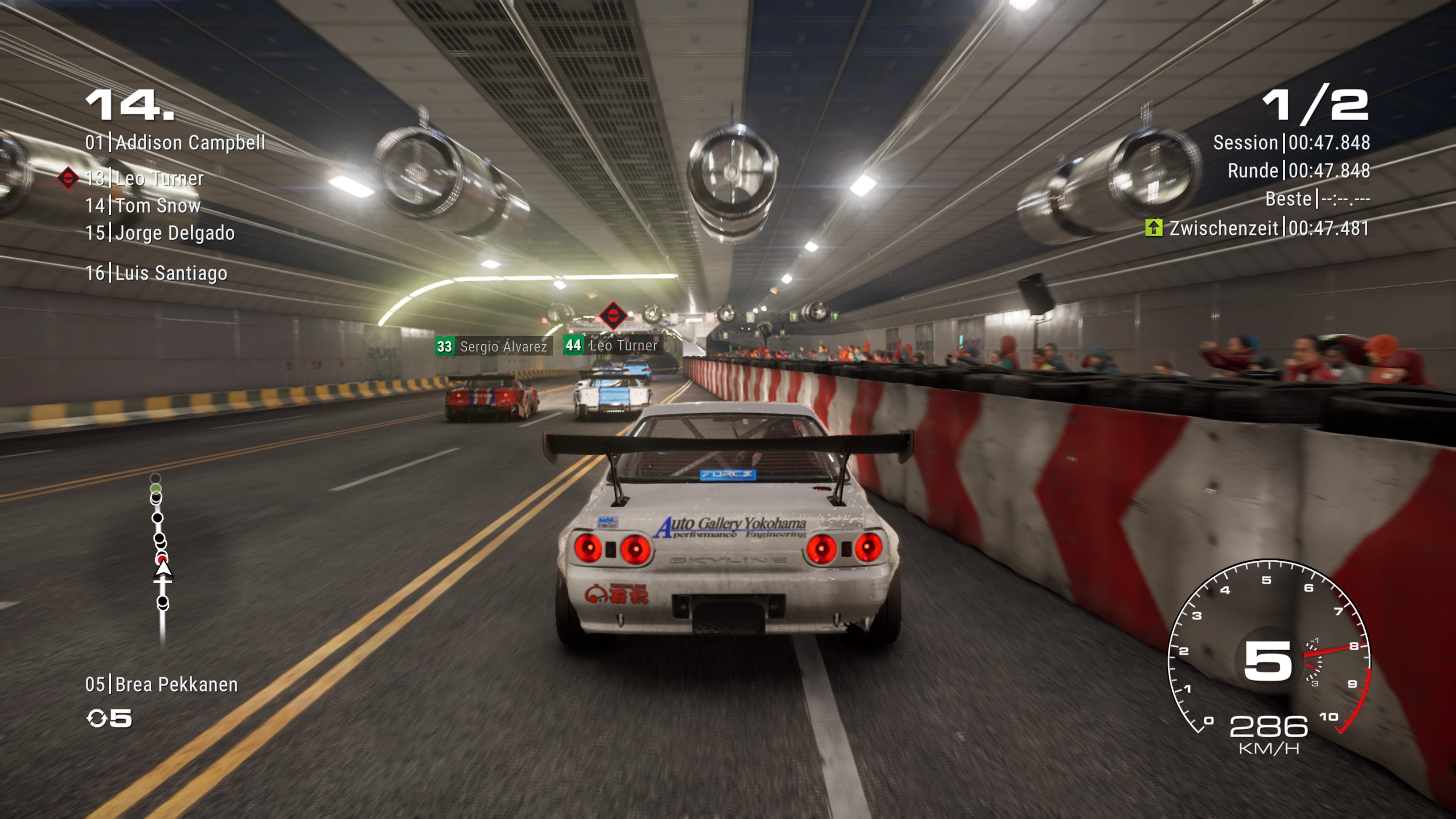Select the Leo Turner 44 nameplate
Viewport: 1456px width, 819px height.
[612, 345]
